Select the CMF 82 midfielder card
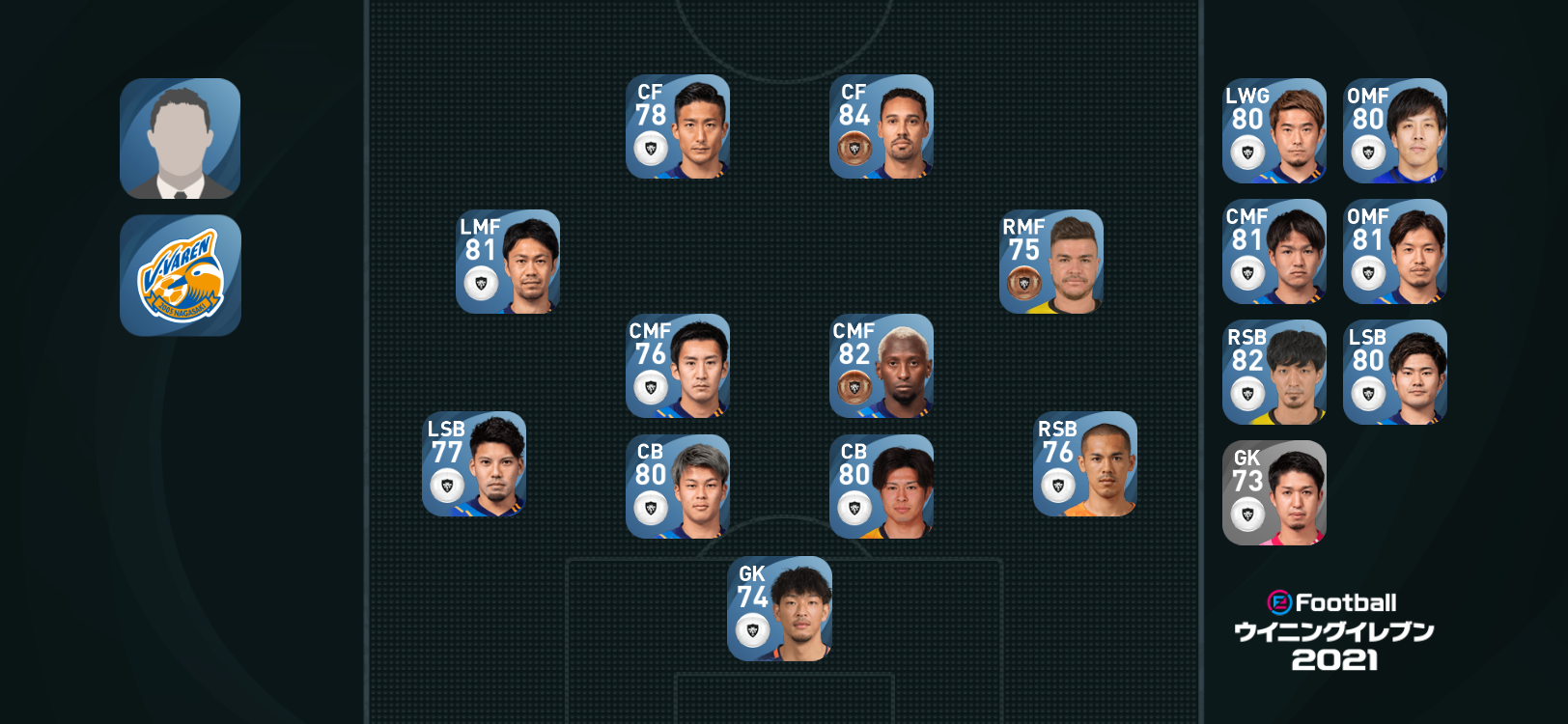This screenshot has height=724, width=1568. tap(882, 366)
